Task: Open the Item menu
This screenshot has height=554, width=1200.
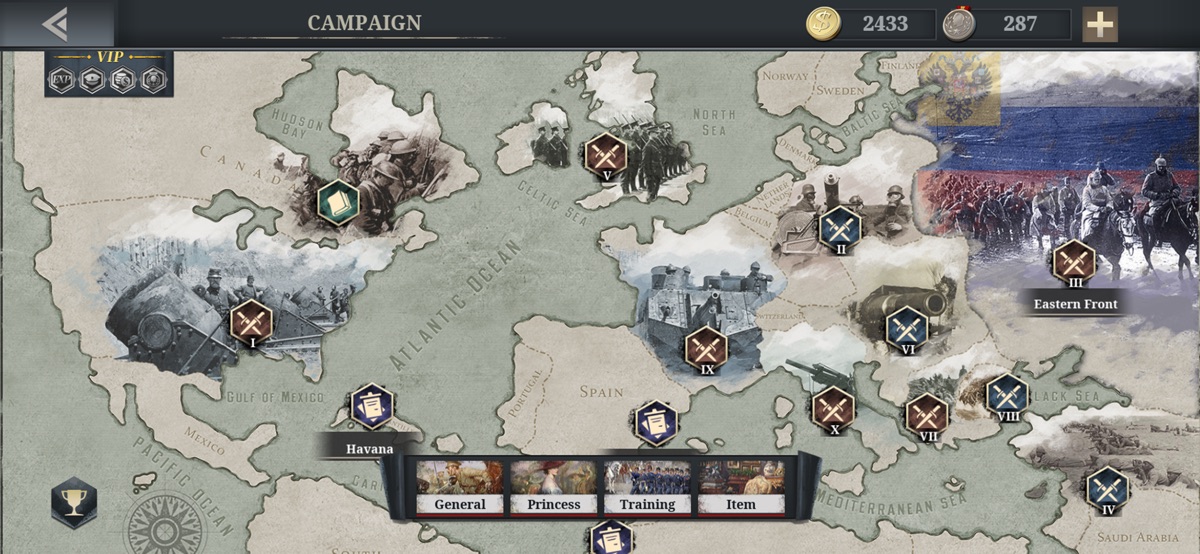Action: (x=741, y=487)
